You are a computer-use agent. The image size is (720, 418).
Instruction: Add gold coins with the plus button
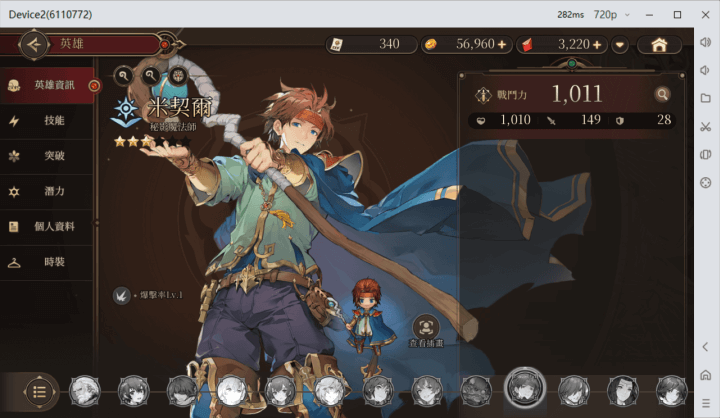pyautogui.click(x=502, y=44)
